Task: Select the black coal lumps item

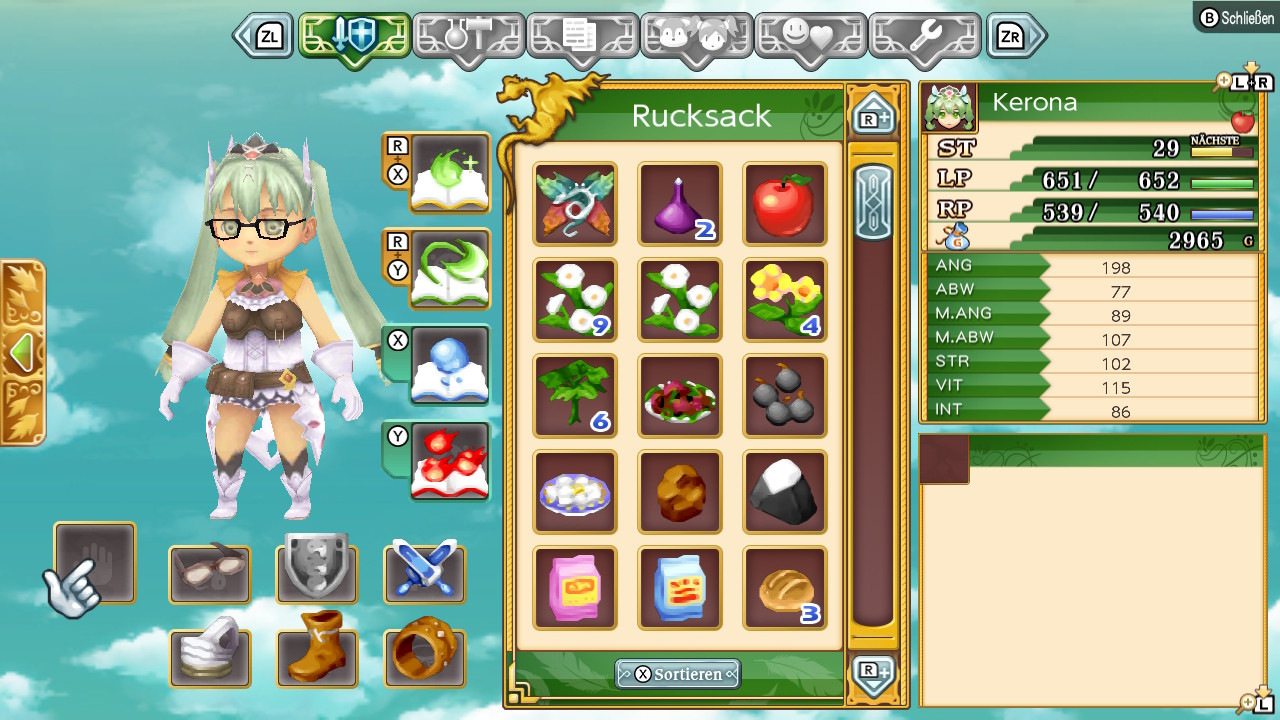Action: tap(784, 395)
